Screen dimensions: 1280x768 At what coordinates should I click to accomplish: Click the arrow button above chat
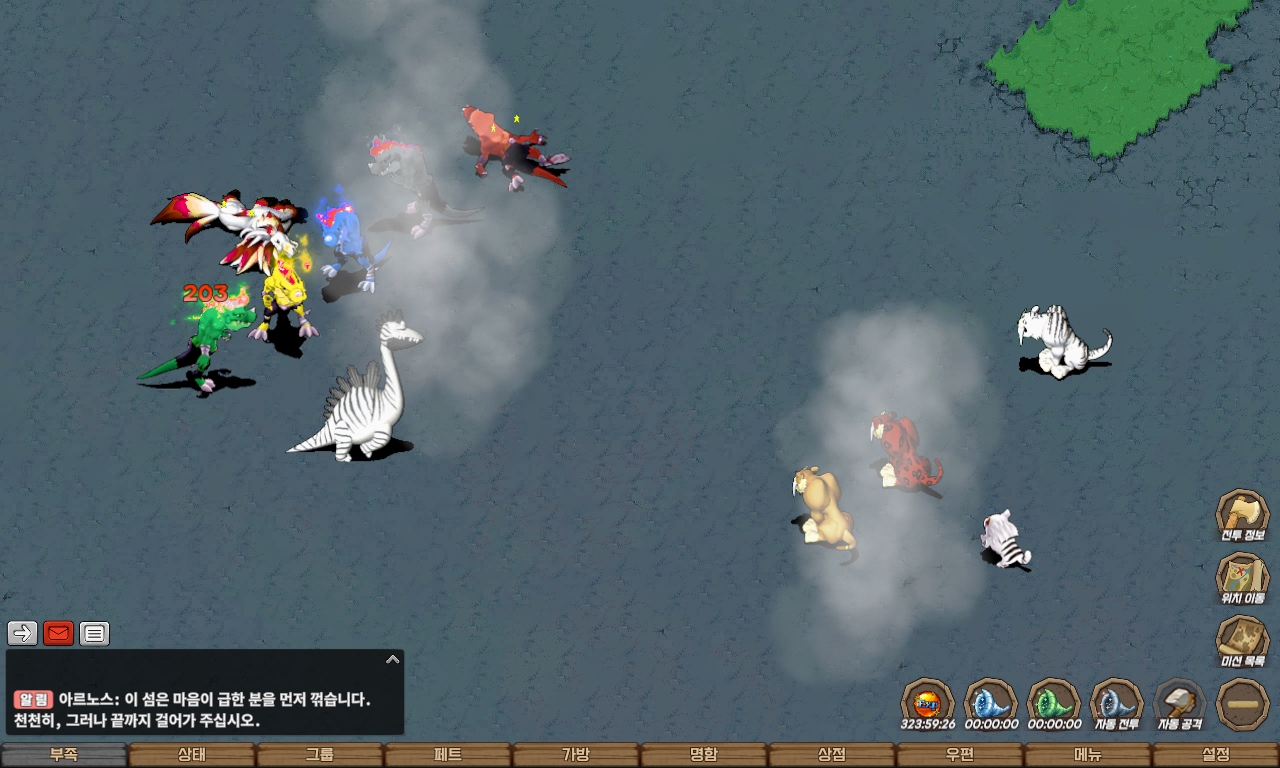pyautogui.click(x=23, y=633)
